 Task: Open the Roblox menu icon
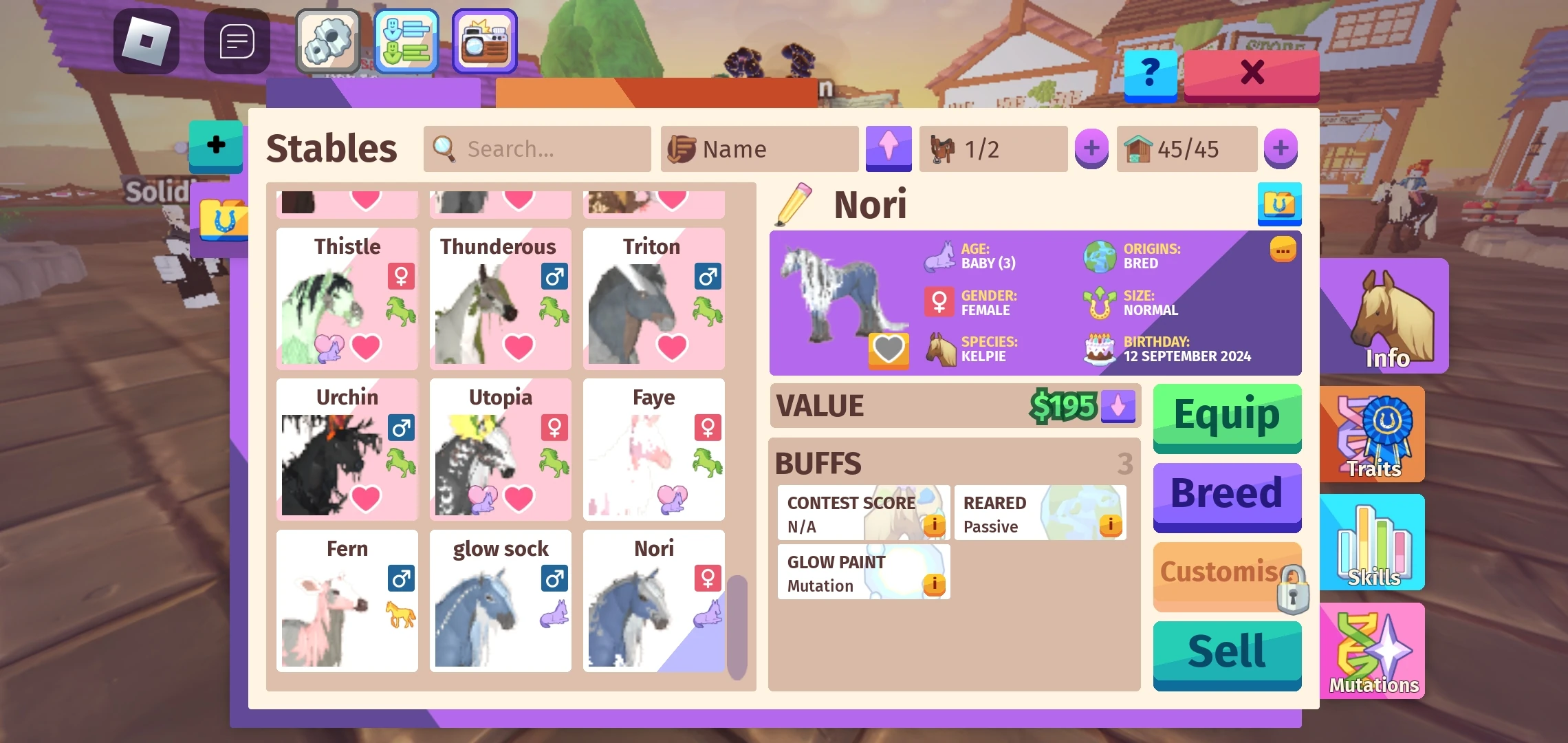(x=145, y=41)
